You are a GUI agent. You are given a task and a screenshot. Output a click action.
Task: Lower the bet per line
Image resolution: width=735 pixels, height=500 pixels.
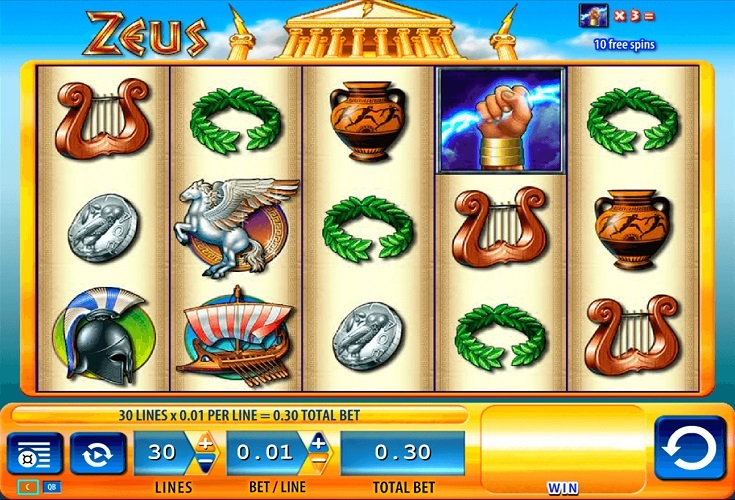[x=318, y=463]
